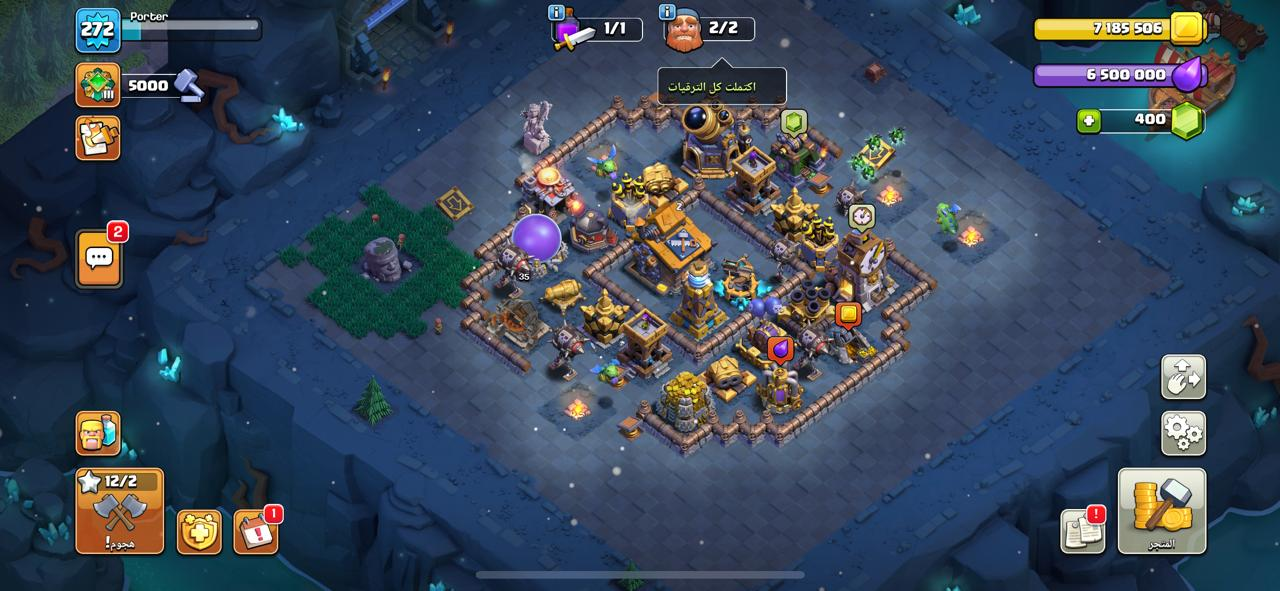Enter layout edit mode via the hand-and-arrows button
The width and height of the screenshot is (1280, 591).
point(1183,377)
